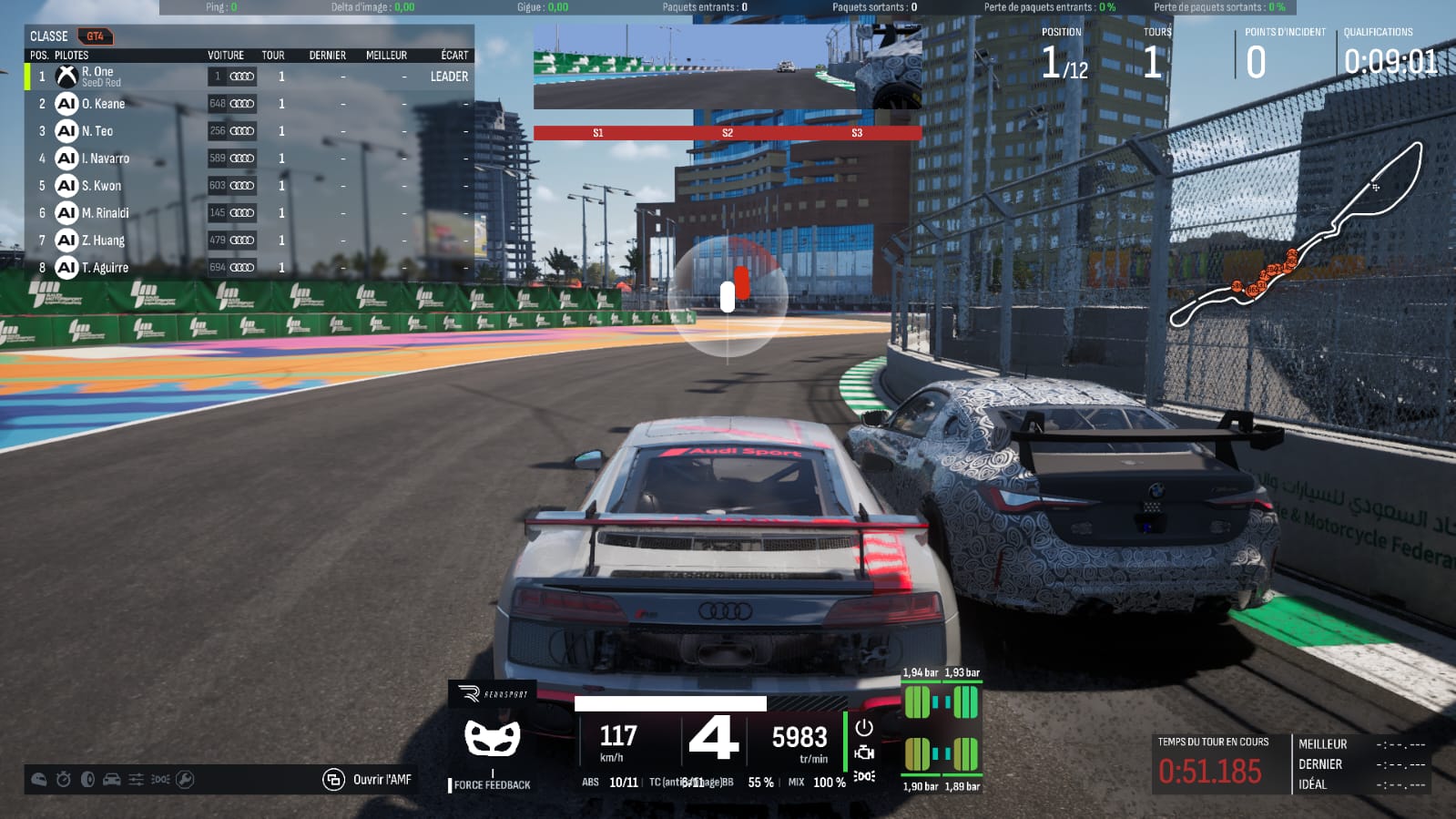Click the ignition power icon on the dashboard
The height and width of the screenshot is (819, 1456).
(x=864, y=727)
